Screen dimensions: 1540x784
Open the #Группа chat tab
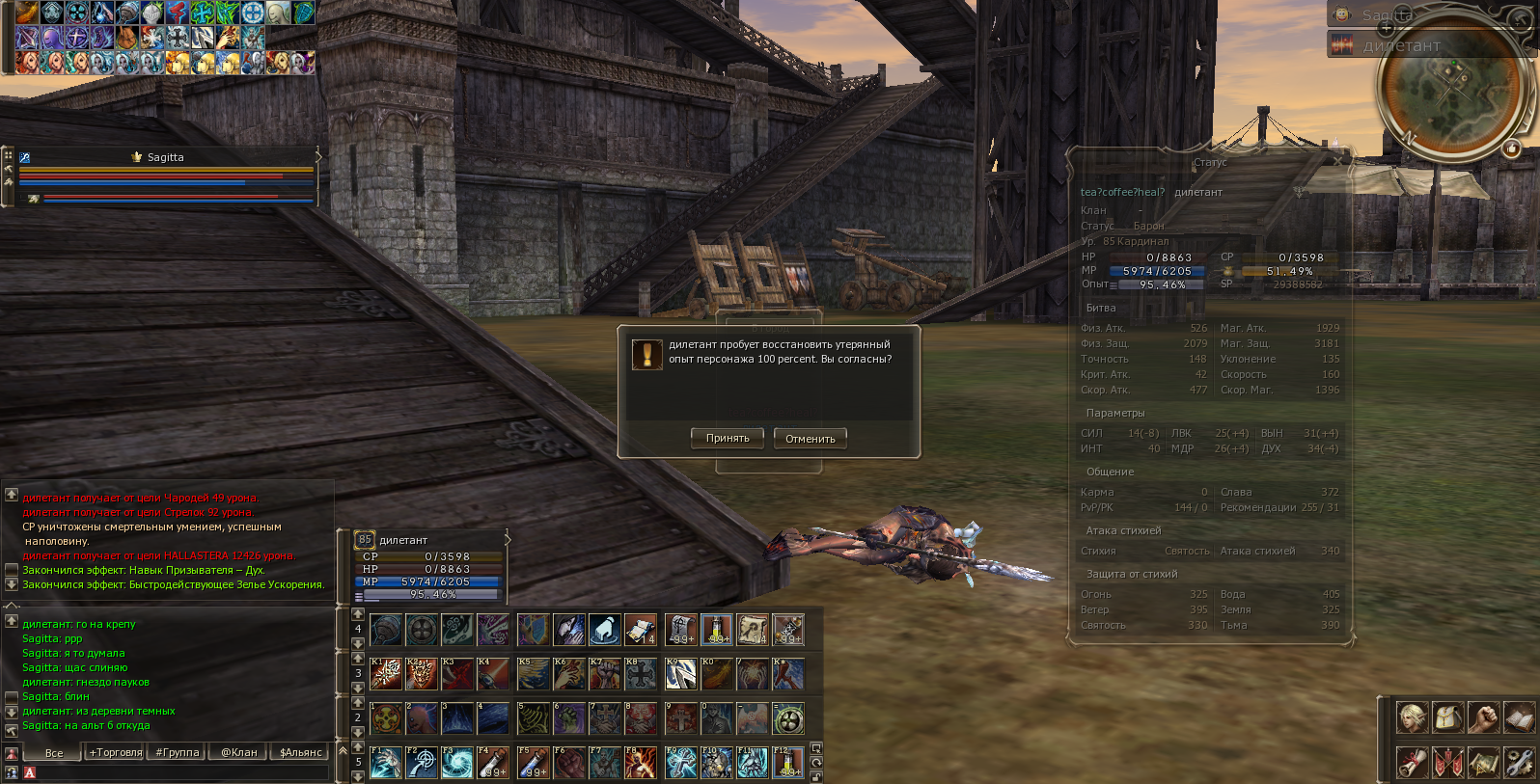pos(178,752)
